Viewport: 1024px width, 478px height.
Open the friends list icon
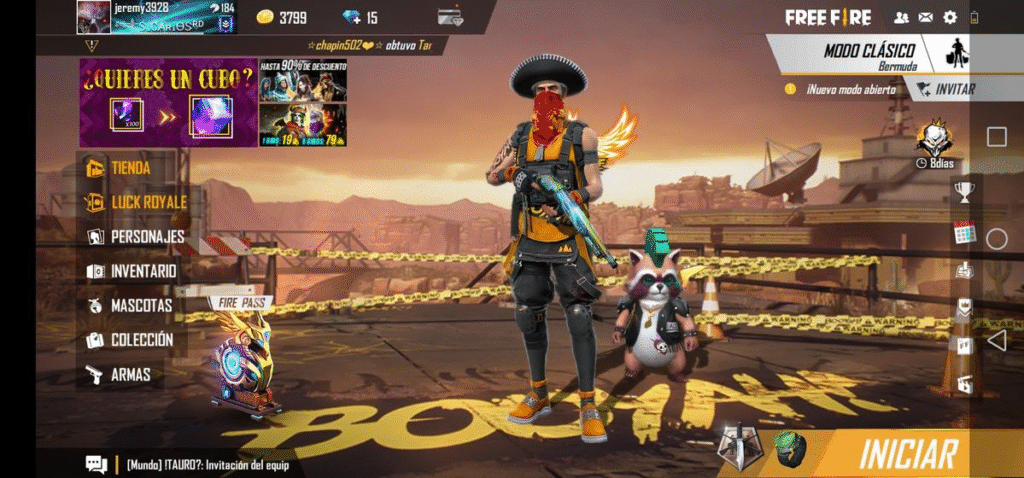click(x=901, y=17)
